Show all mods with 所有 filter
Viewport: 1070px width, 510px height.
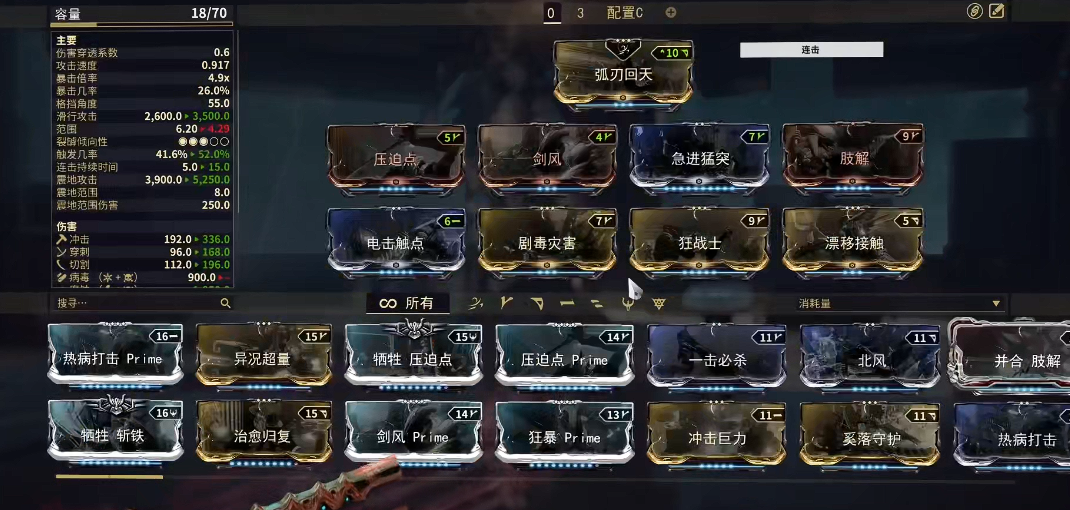407,303
